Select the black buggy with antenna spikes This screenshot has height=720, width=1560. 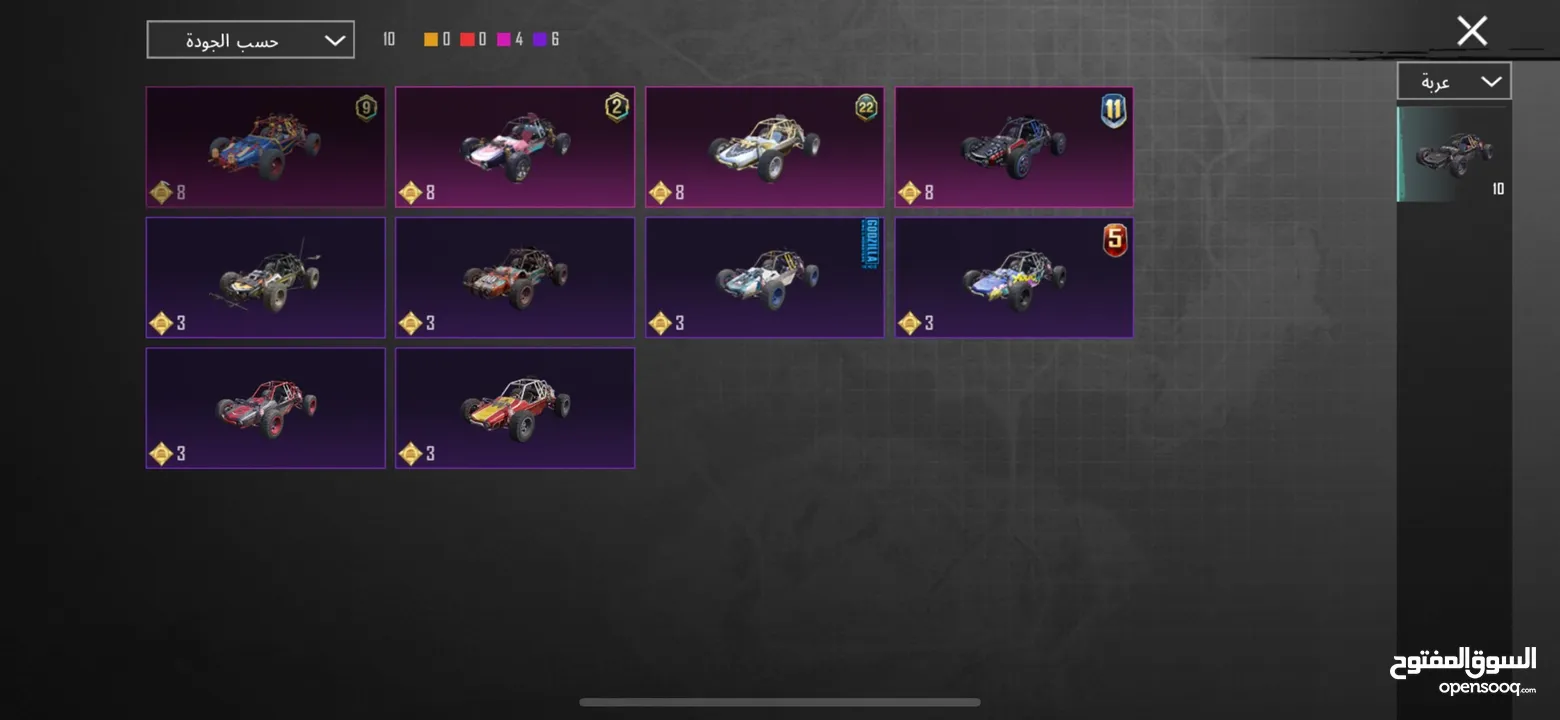[265, 277]
